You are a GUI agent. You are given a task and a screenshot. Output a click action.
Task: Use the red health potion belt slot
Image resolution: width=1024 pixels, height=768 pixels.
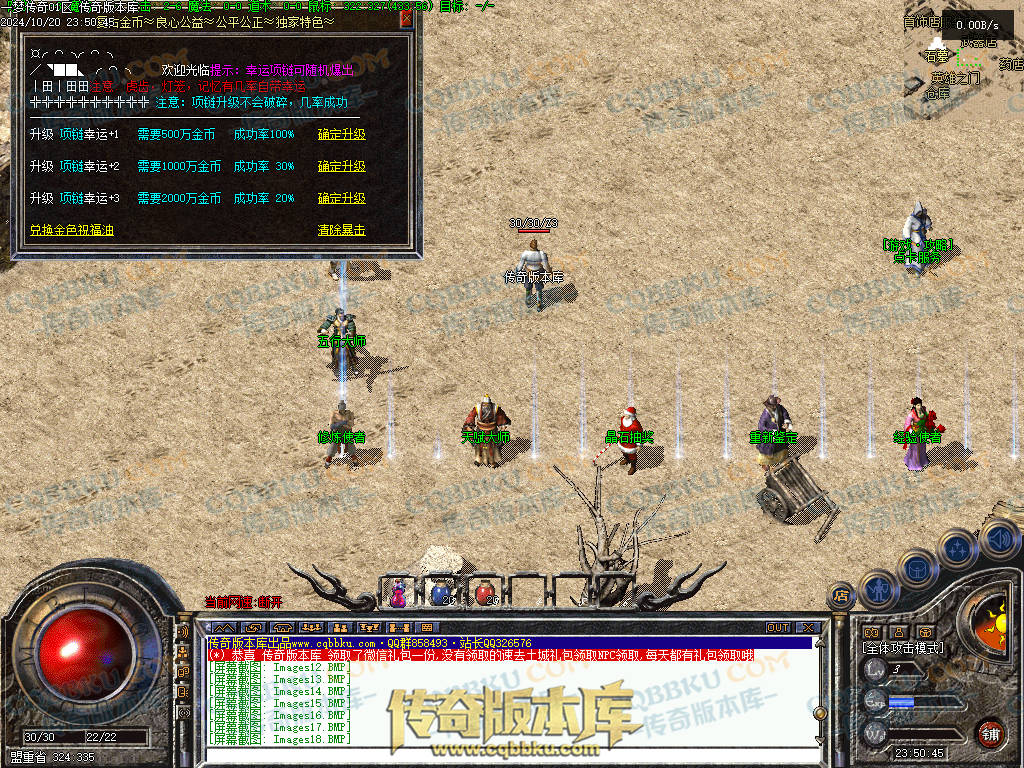[x=485, y=593]
